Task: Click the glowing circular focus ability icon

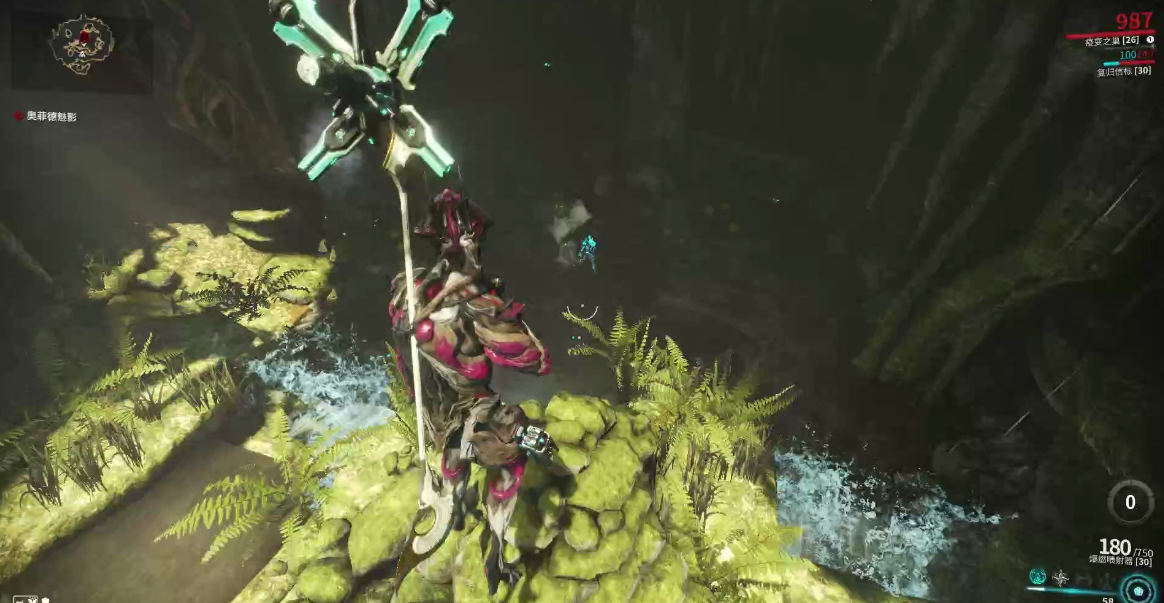Action: pyautogui.click(x=1137, y=587)
